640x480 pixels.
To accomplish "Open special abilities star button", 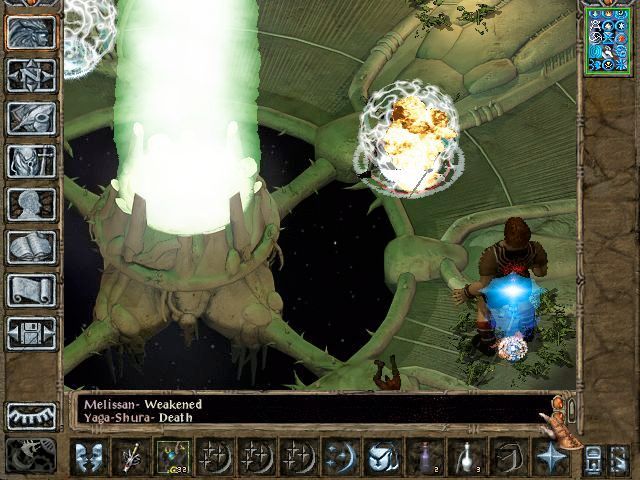I will pyautogui.click(x=550, y=457).
